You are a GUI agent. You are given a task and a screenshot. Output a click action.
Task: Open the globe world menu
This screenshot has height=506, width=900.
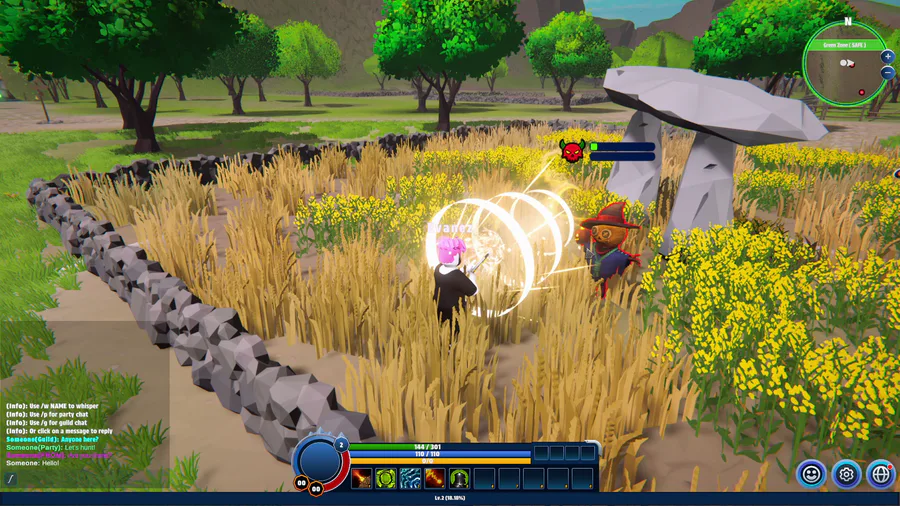point(880,474)
